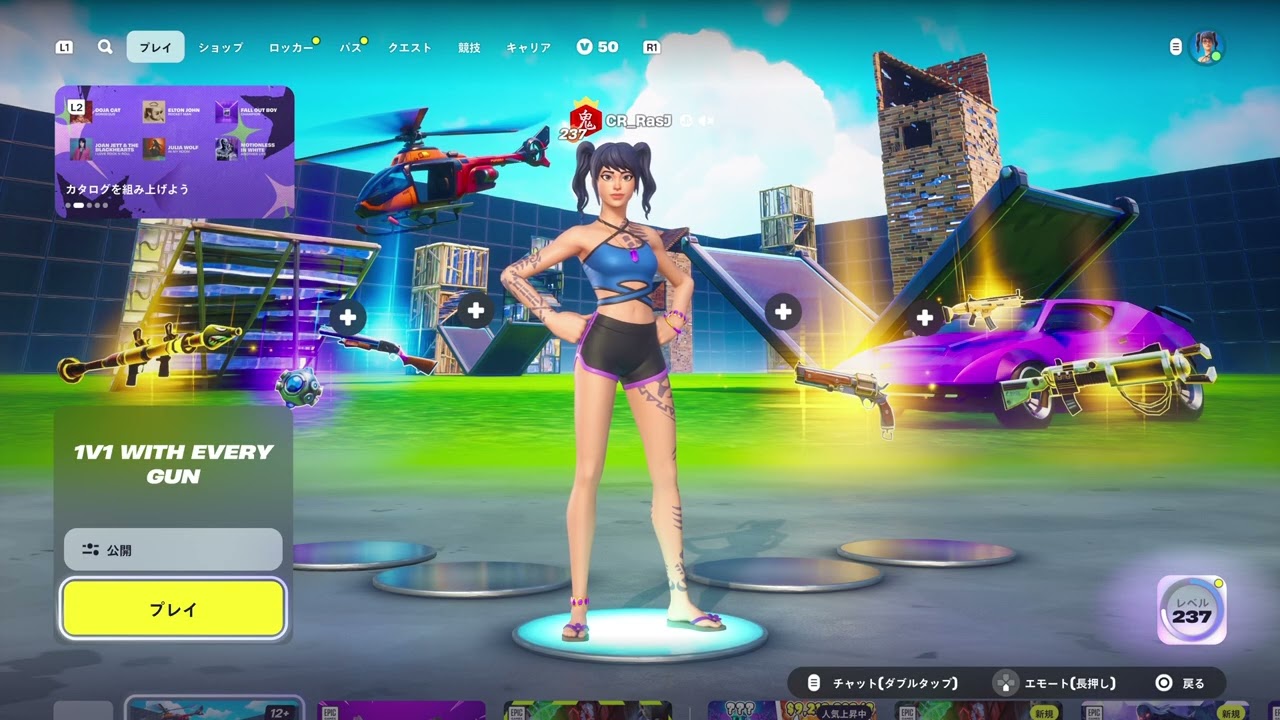Switch to the 競技 tab

click(469, 47)
